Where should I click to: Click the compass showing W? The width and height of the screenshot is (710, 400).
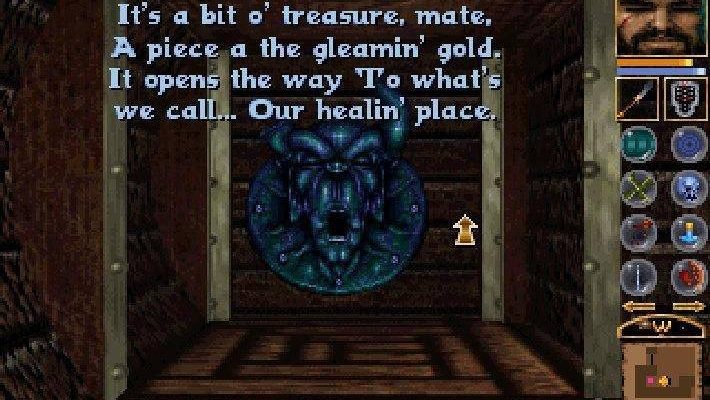click(x=661, y=325)
